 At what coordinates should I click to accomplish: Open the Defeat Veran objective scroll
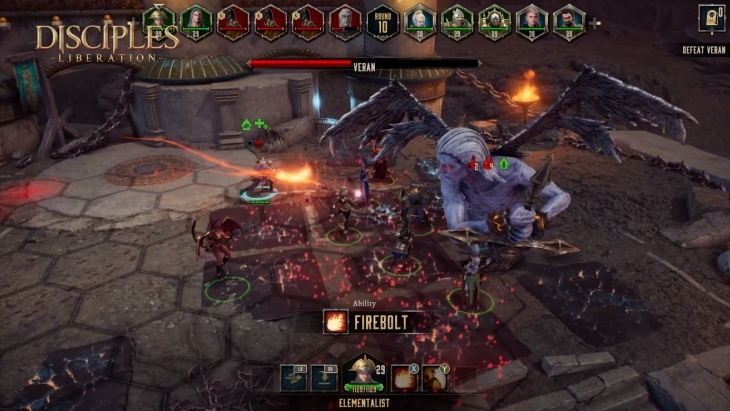[x=711, y=19]
